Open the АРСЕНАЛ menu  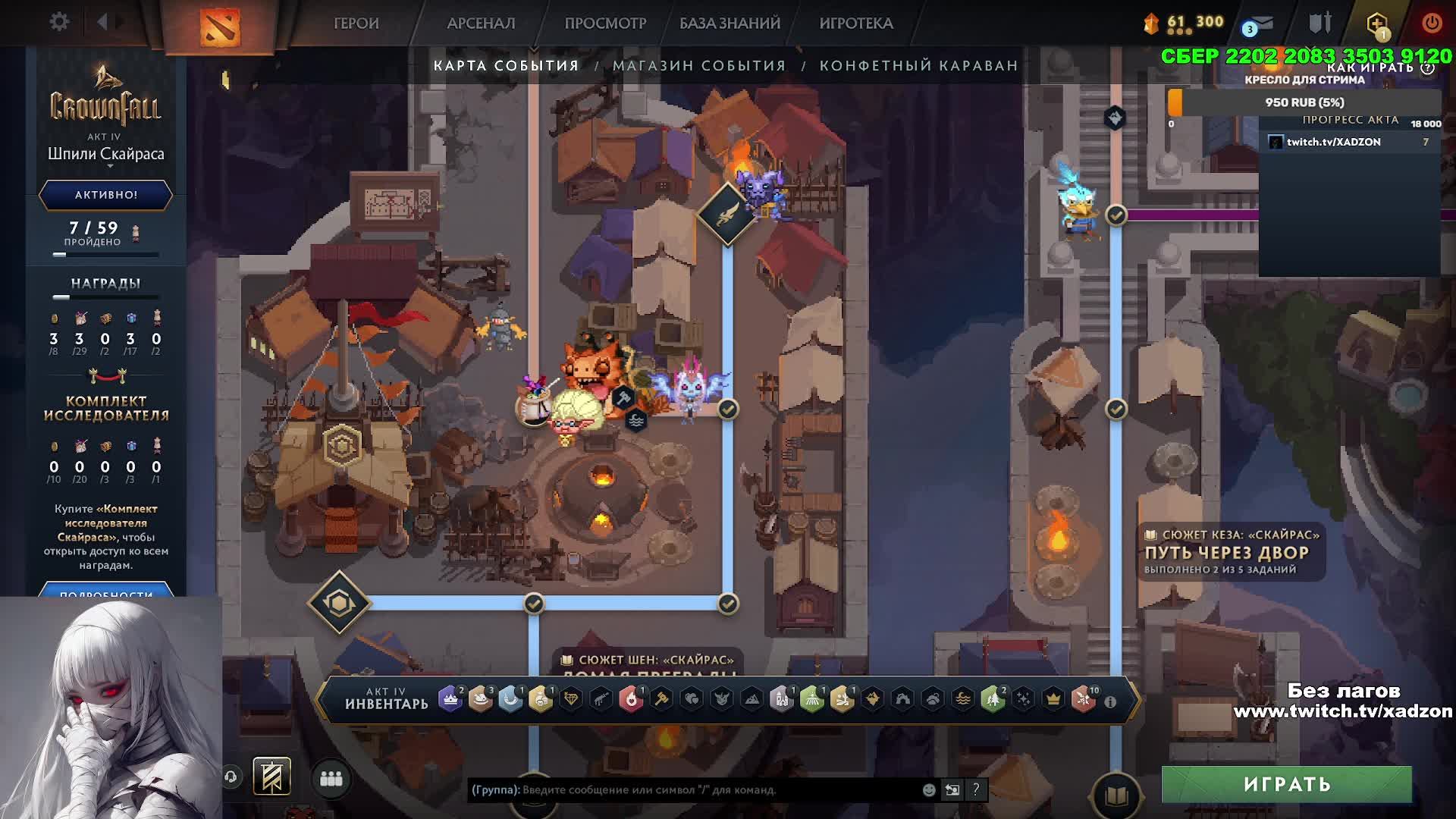(x=481, y=24)
